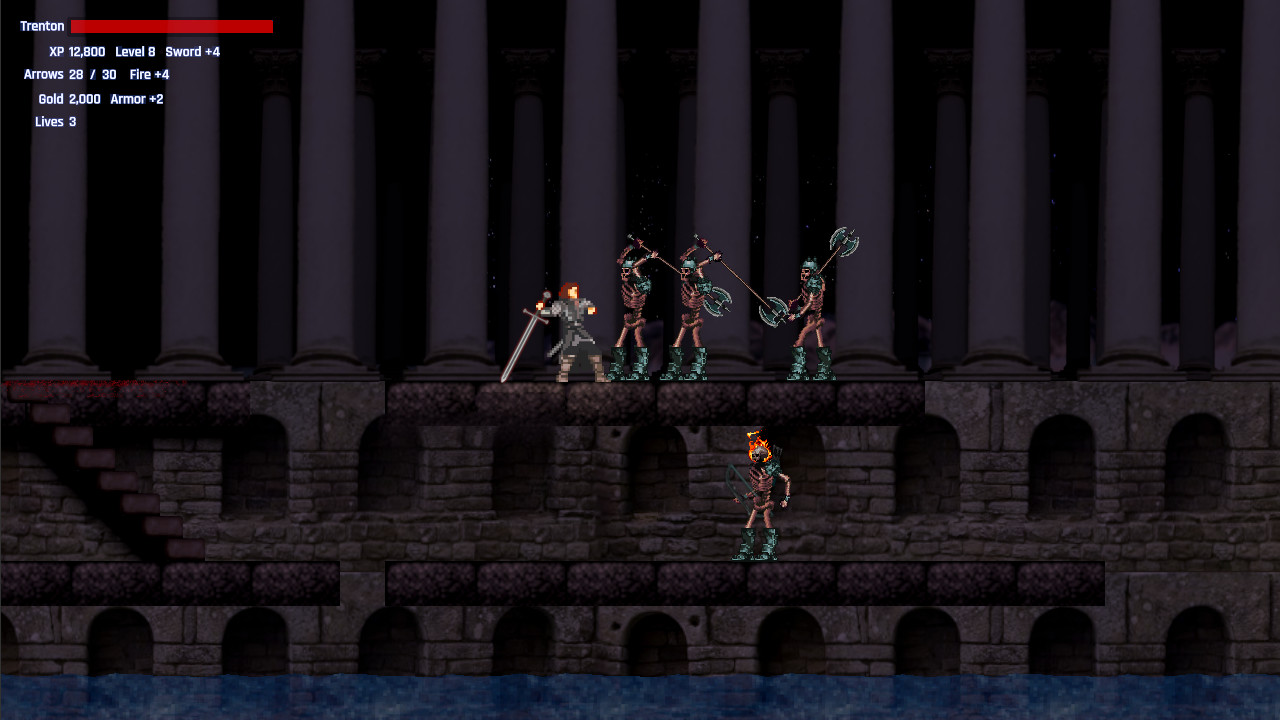The width and height of the screenshot is (1280, 720).
Task: Click the player's drawn sword
Action: 520,345
